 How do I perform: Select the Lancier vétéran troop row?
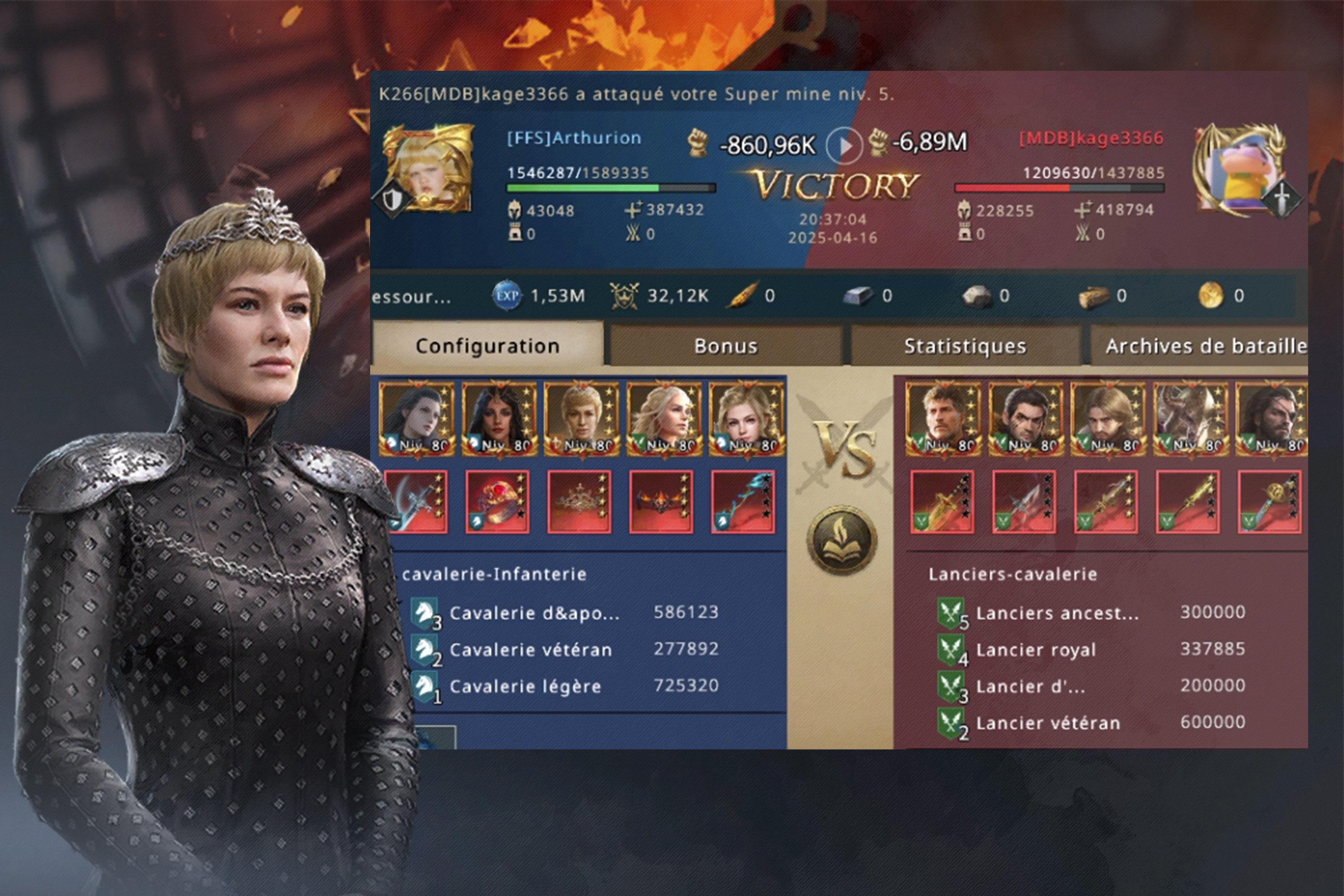1091,722
